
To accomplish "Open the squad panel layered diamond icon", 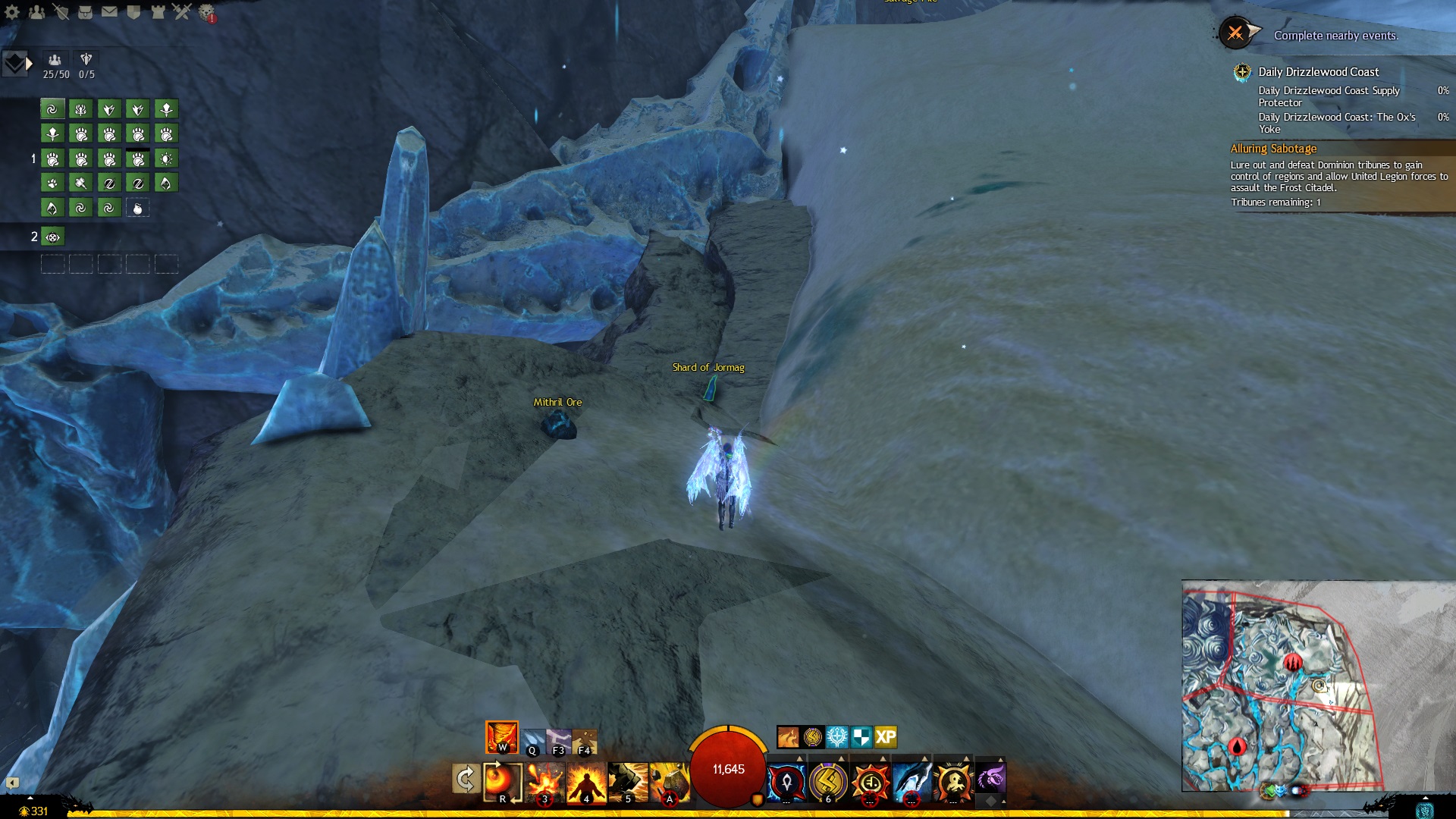I will [x=15, y=64].
